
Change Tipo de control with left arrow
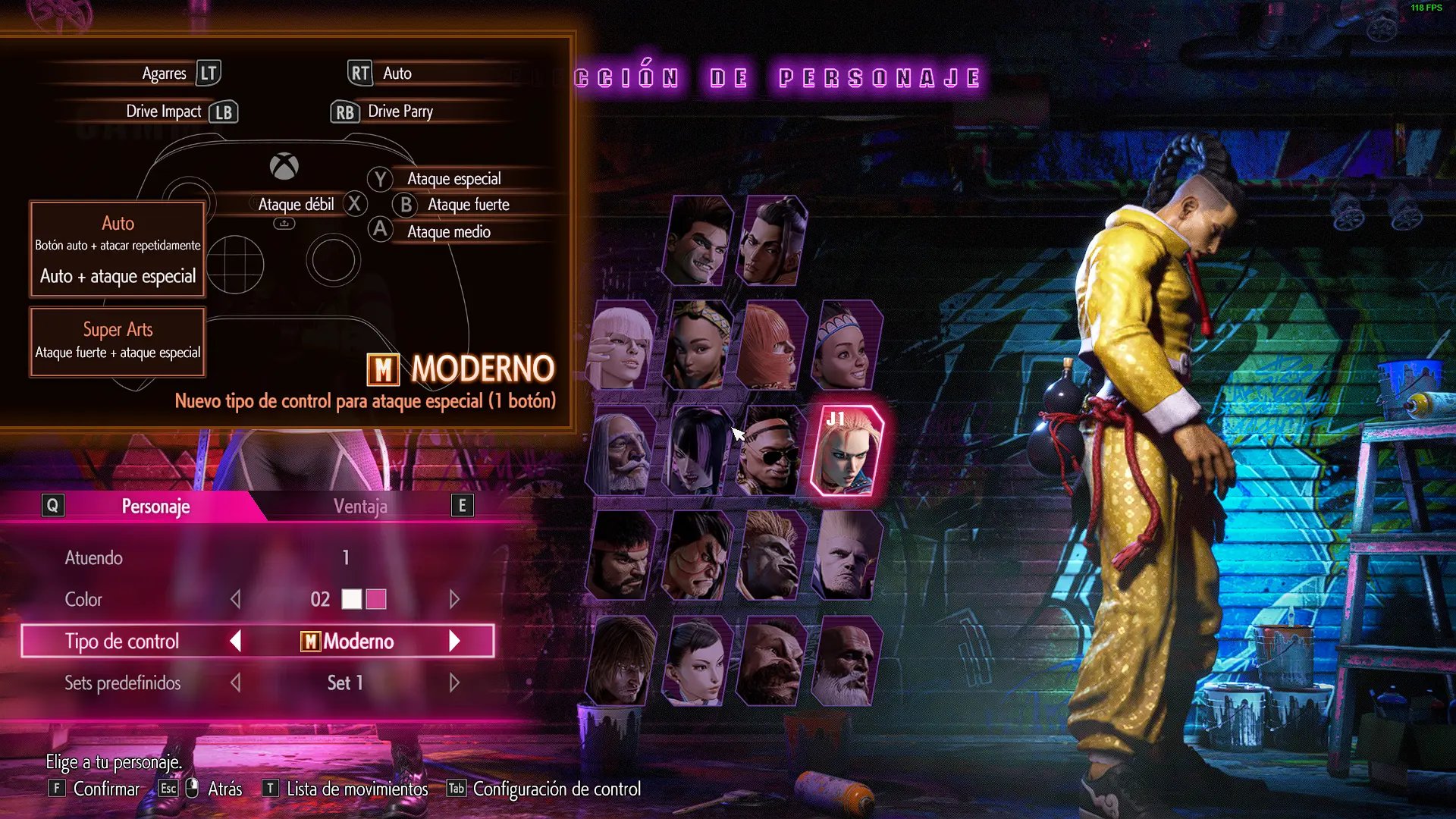[236, 642]
